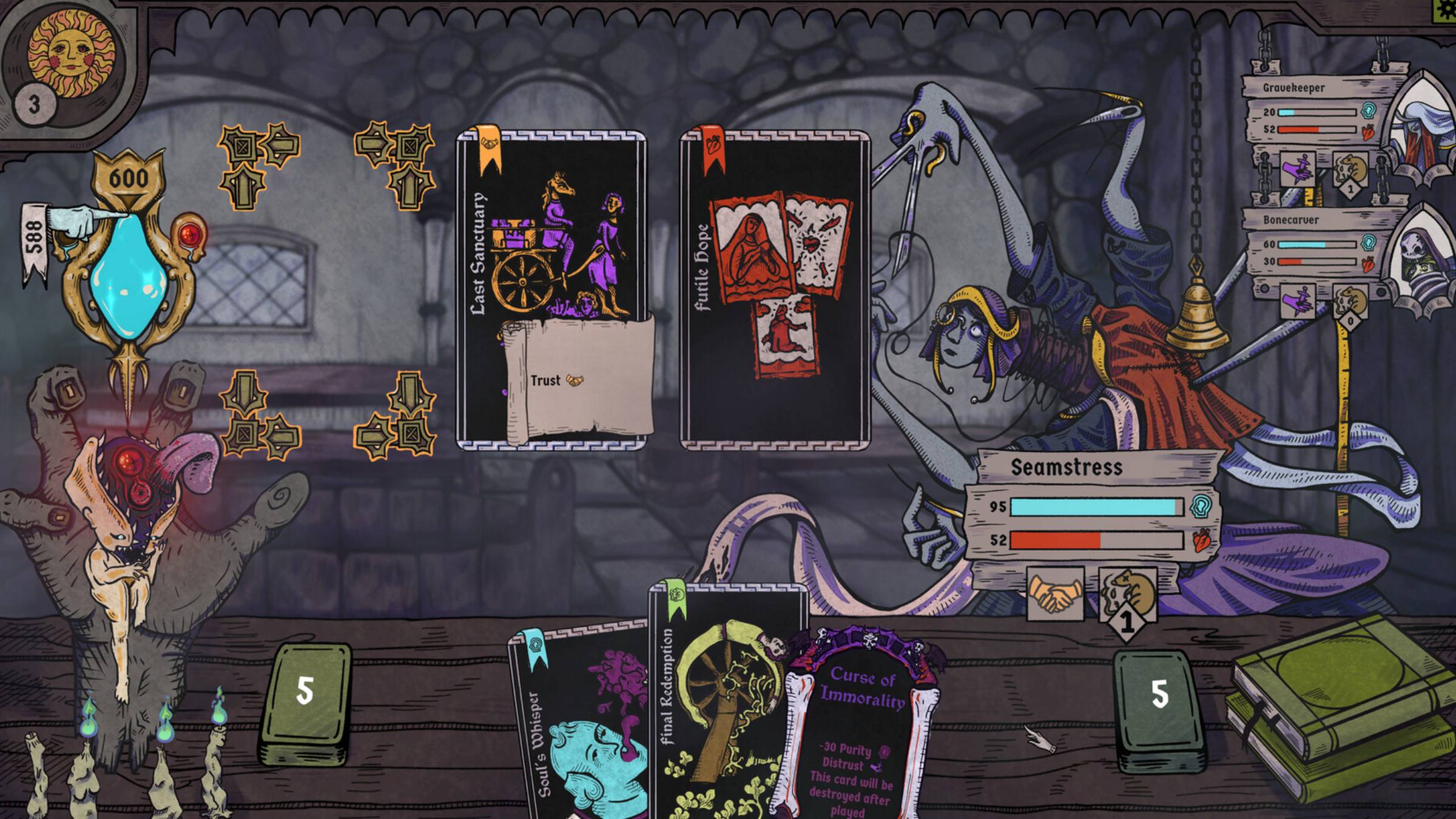Click the left green deck pile
The height and width of the screenshot is (819, 1456).
305,704
